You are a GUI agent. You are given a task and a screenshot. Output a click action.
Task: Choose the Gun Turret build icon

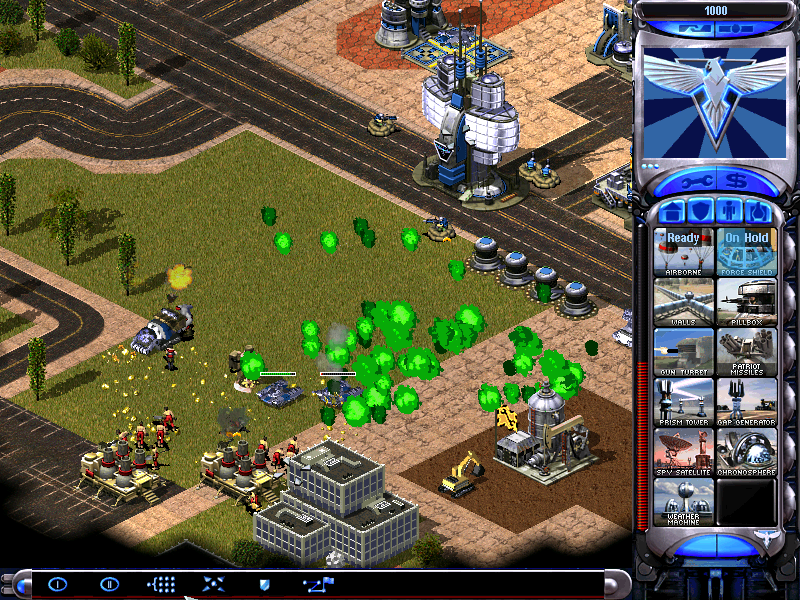click(684, 351)
